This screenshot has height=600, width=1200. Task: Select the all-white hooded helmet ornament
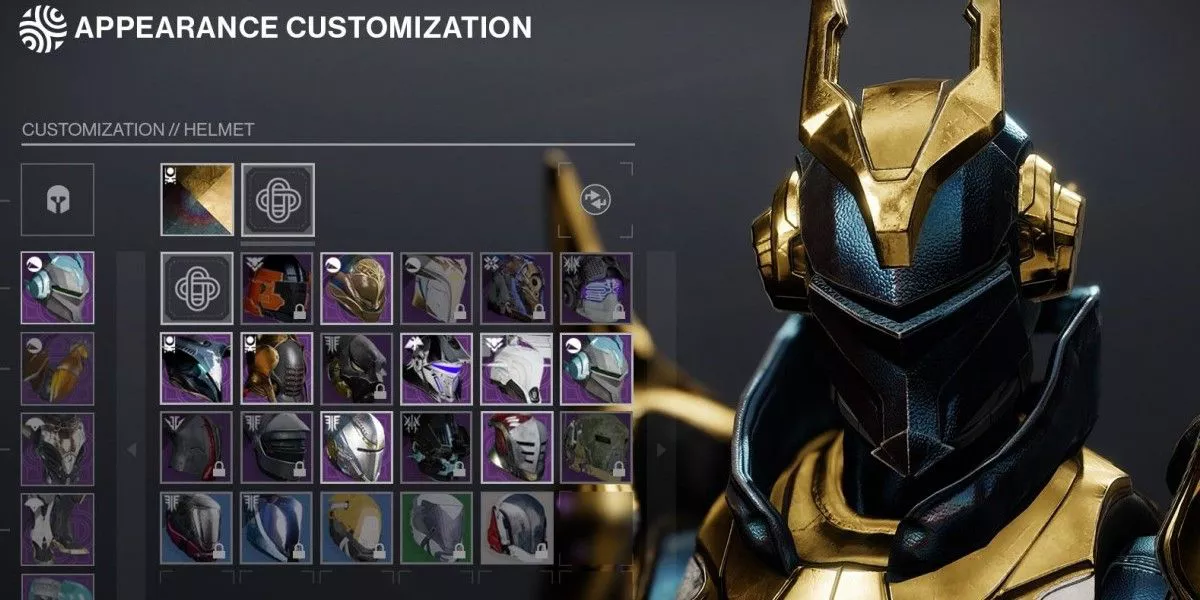pos(517,368)
